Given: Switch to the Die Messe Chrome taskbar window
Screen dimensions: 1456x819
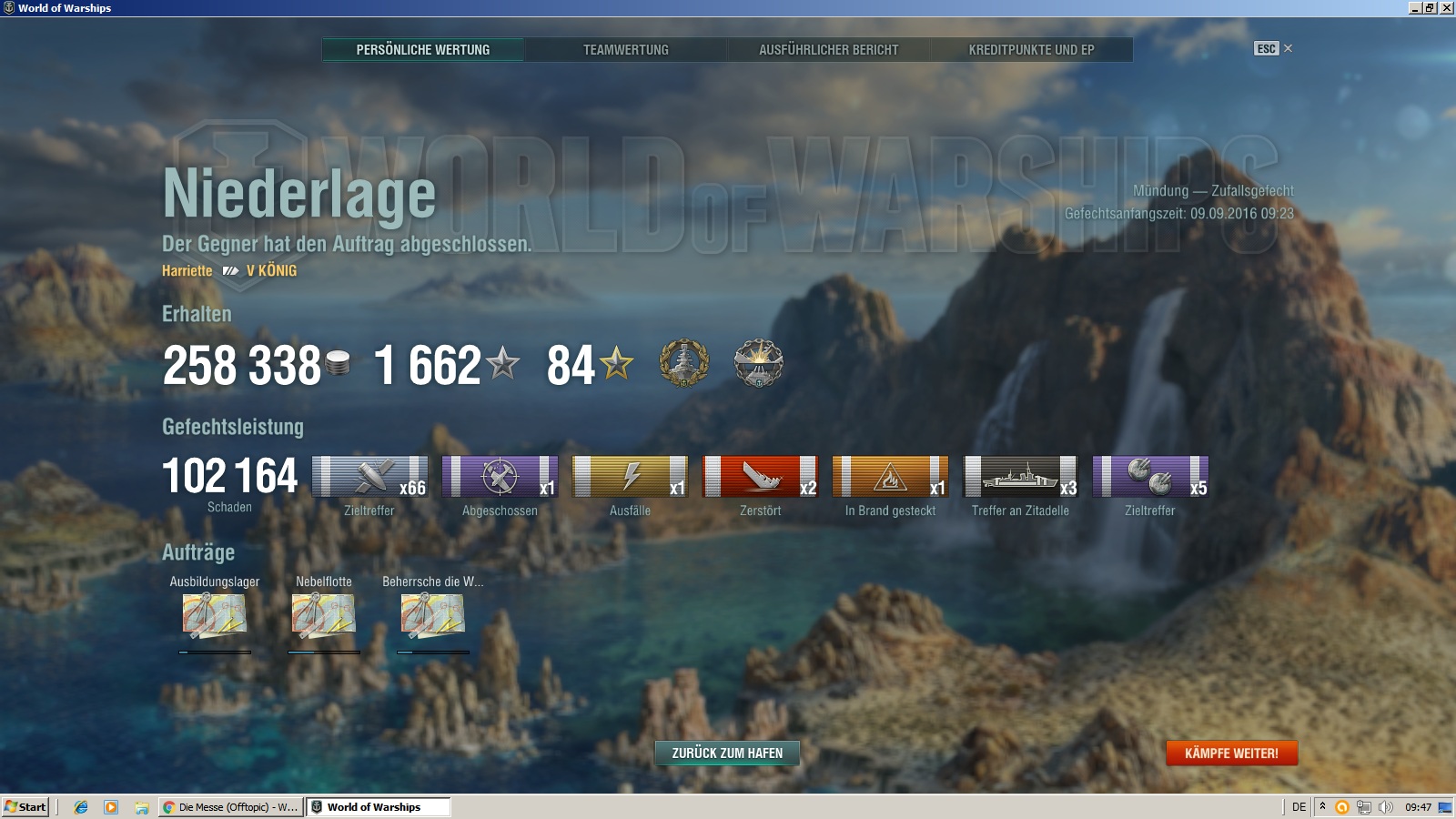Looking at the screenshot, I should pyautogui.click(x=230, y=807).
